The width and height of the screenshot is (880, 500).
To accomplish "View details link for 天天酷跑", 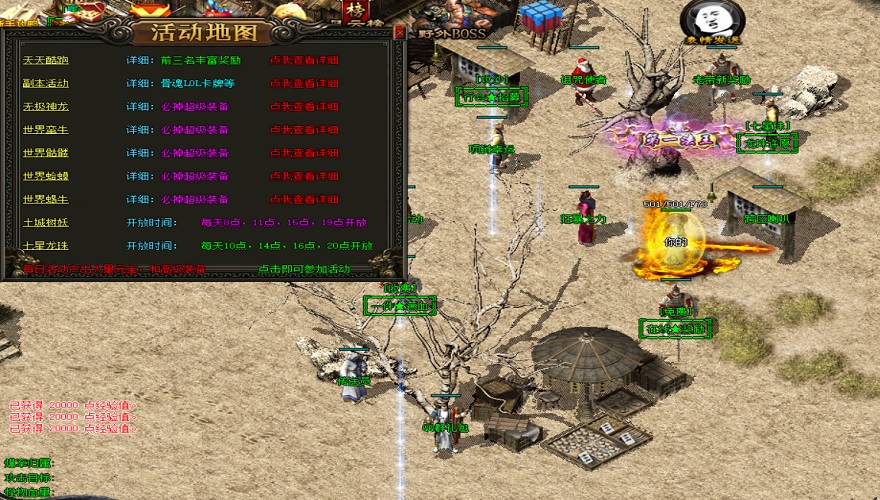I will click(304, 60).
